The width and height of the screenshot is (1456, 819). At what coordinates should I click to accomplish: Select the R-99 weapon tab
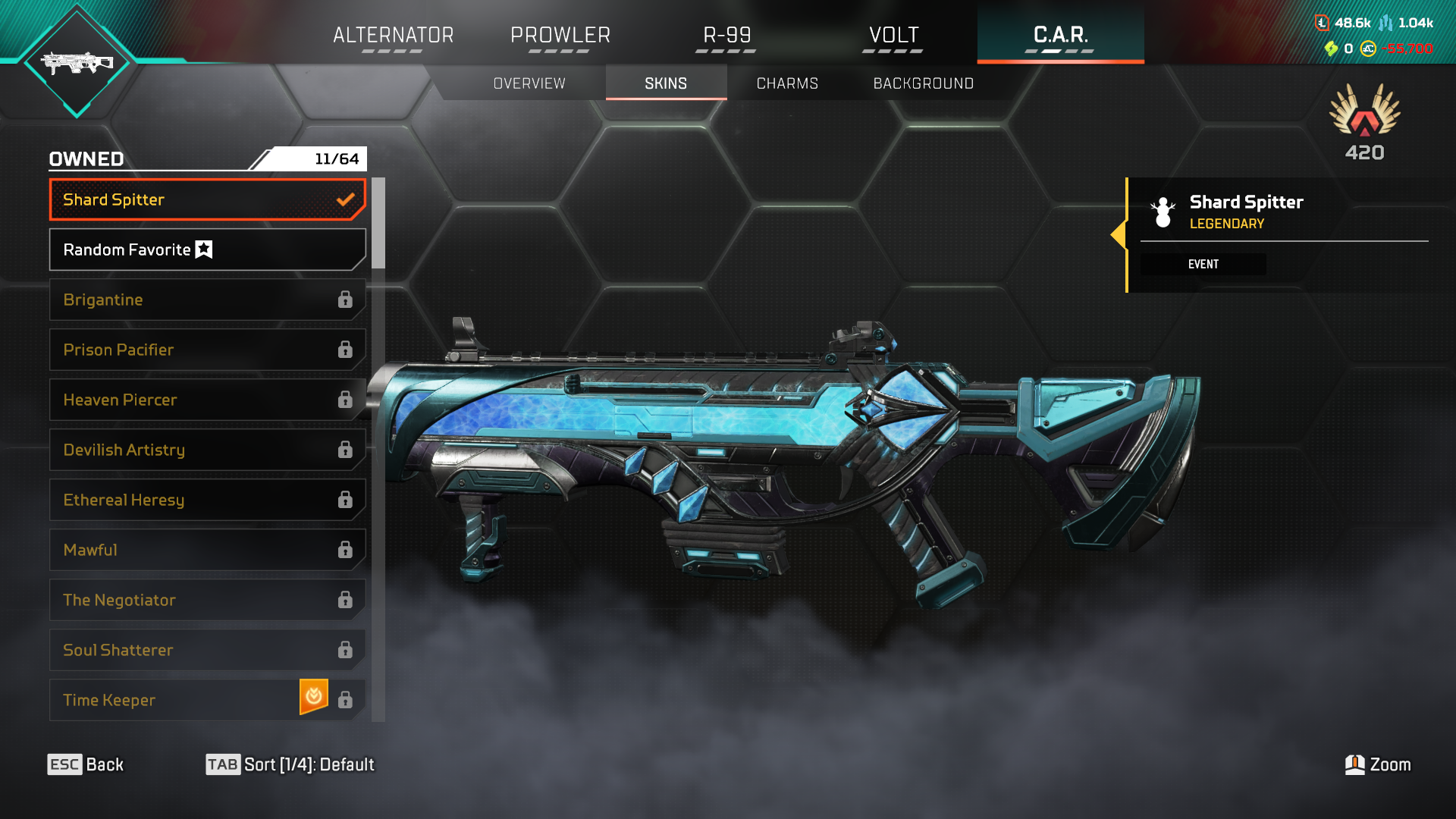pos(726,35)
